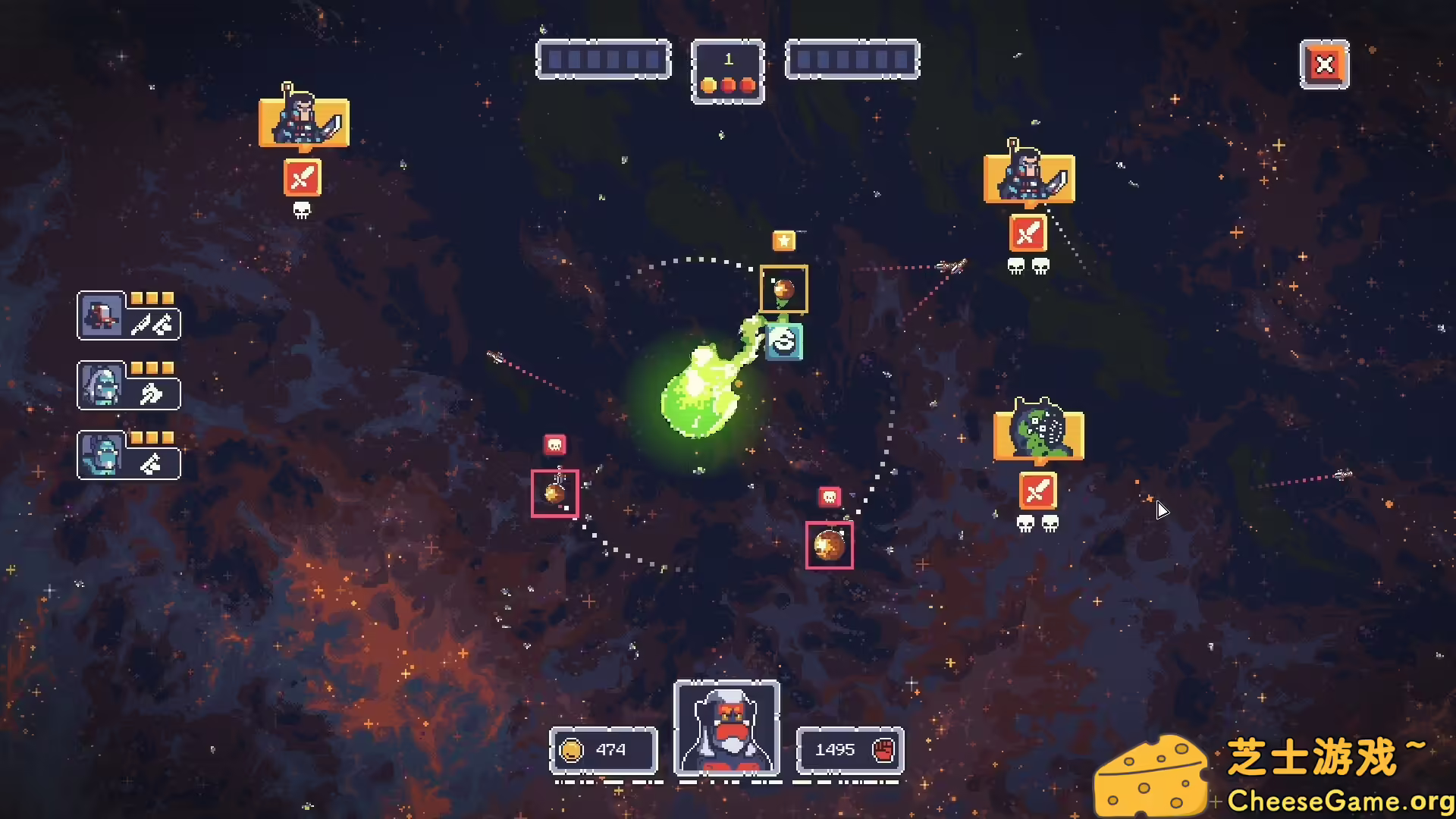Select the red sword attack icon below the top-left leader

tap(302, 179)
